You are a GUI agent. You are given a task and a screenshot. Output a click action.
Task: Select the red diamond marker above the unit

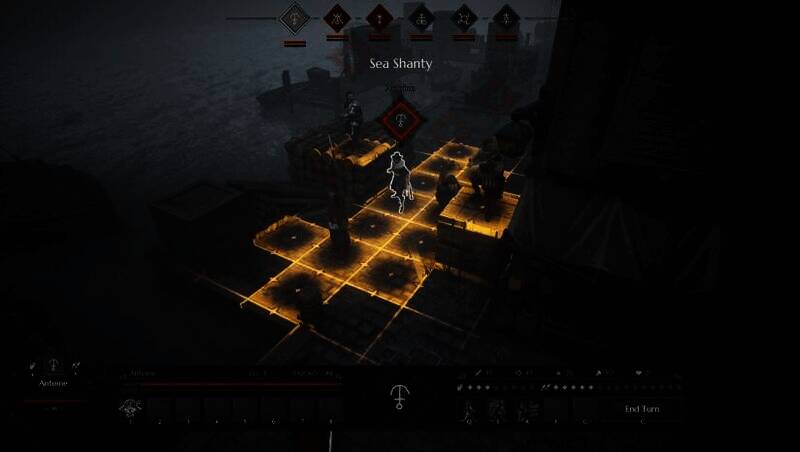[x=401, y=122]
